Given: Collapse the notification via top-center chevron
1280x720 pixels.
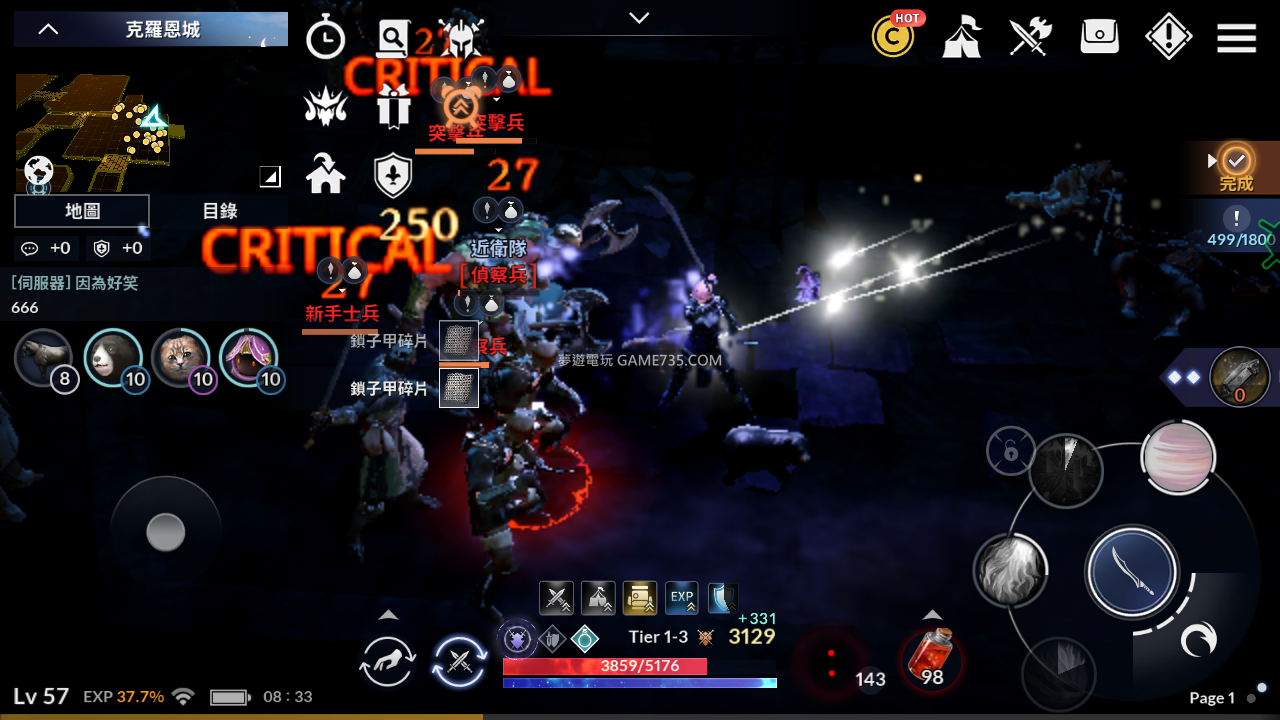Looking at the screenshot, I should tap(638, 17).
